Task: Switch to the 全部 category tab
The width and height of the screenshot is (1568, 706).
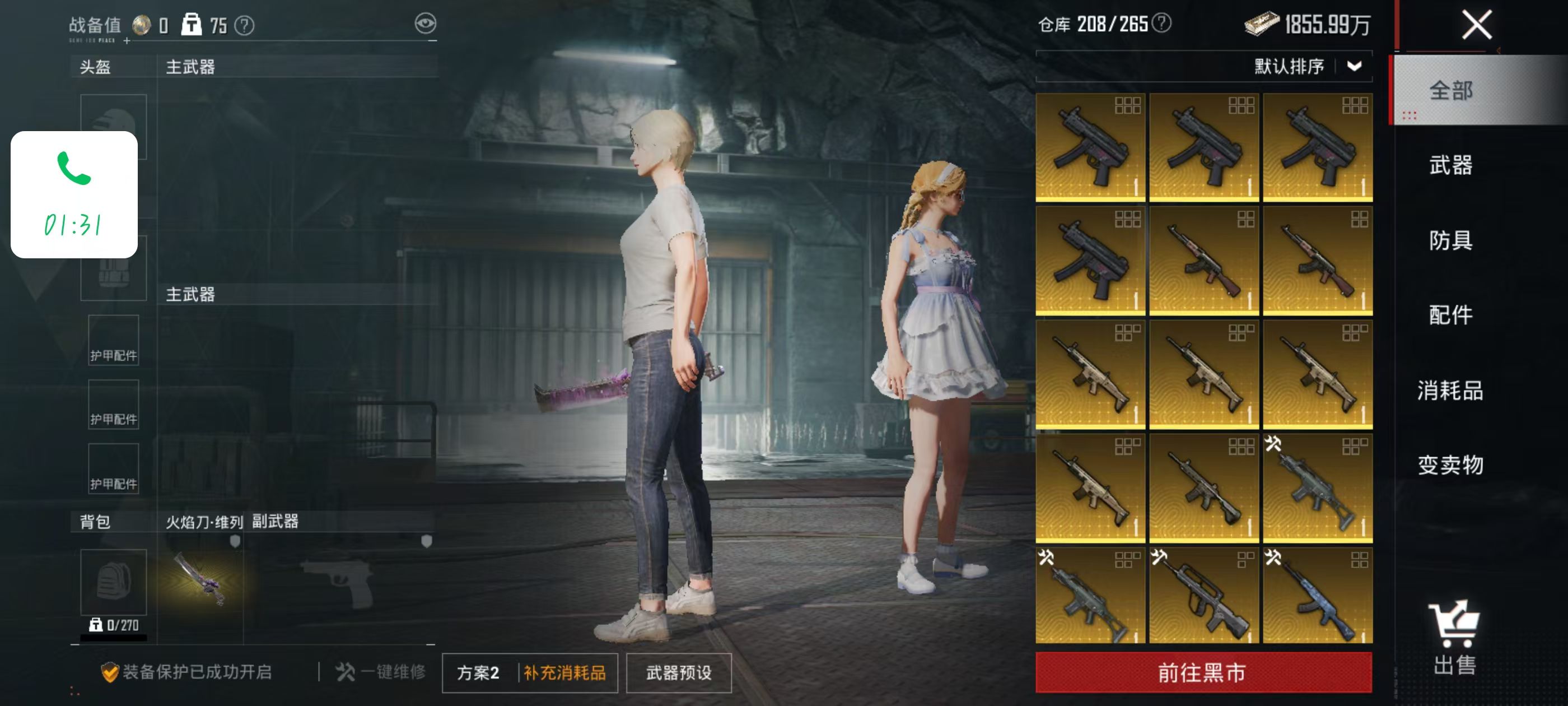Action: (1450, 91)
